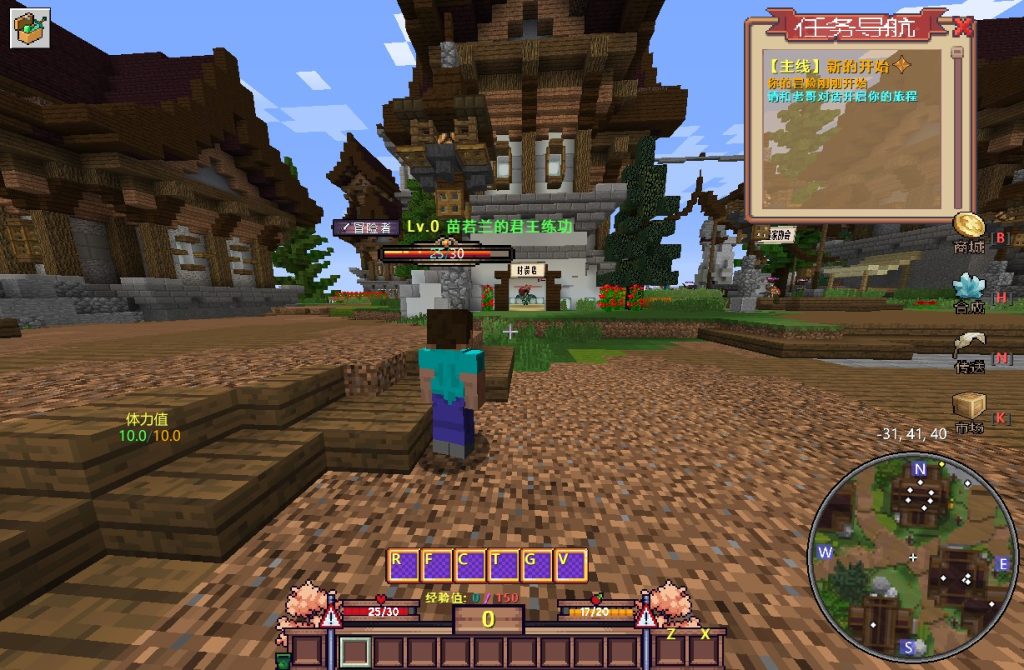Click the circular minimap
This screenshot has height=670, width=1024.
pos(912,556)
